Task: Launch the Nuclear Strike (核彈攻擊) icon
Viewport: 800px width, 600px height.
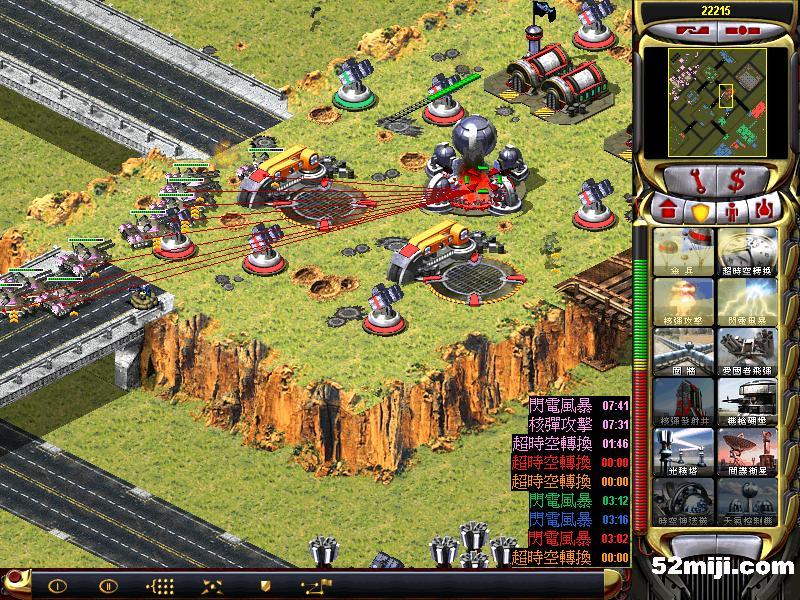Action: [684, 301]
